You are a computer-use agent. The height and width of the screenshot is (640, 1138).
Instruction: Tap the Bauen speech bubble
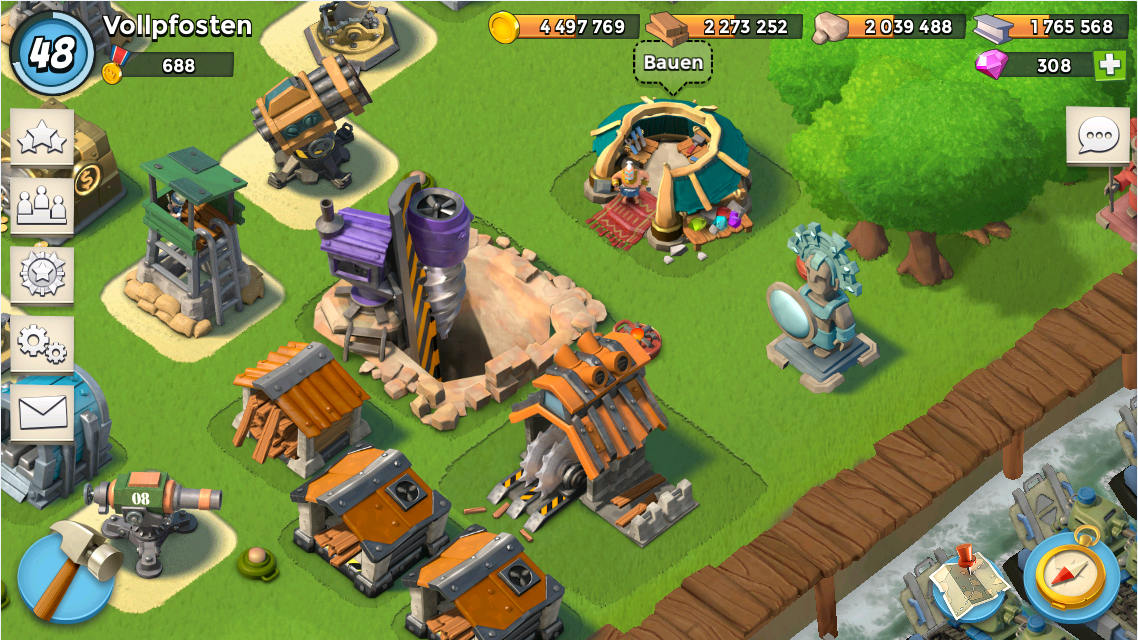tap(673, 63)
